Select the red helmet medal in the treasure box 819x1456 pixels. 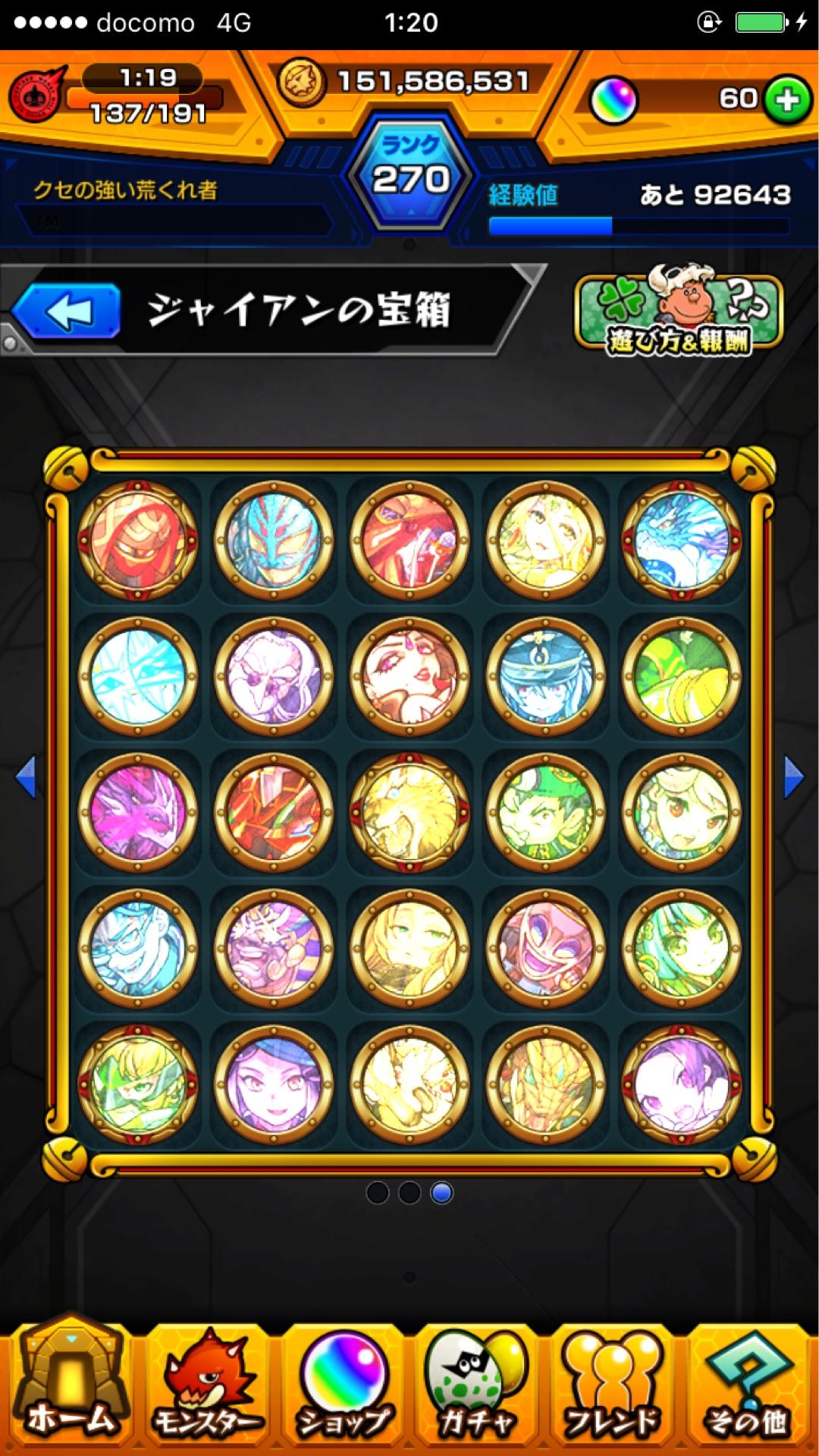[x=138, y=539]
